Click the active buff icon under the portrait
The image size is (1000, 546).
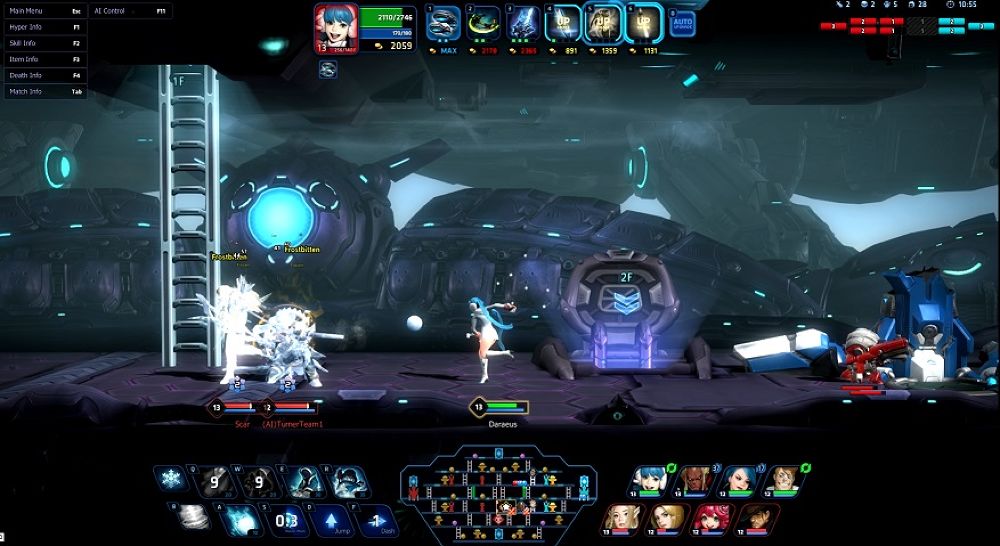tap(328, 69)
